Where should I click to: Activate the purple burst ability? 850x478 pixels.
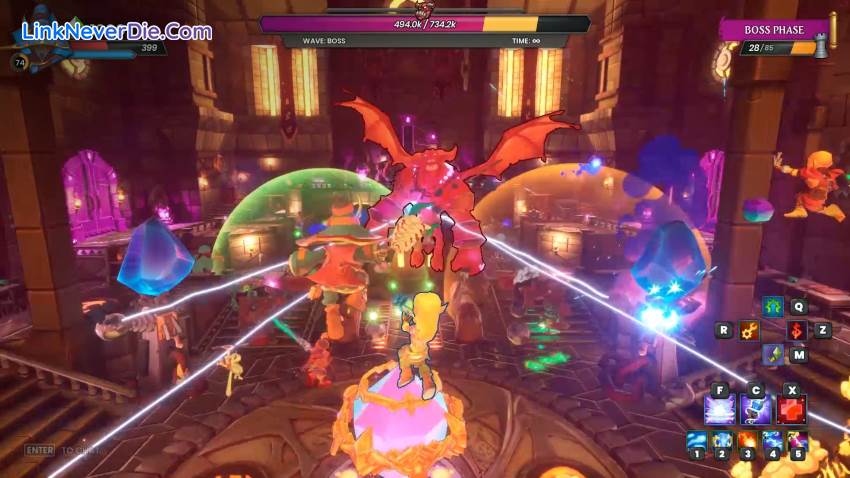719,409
